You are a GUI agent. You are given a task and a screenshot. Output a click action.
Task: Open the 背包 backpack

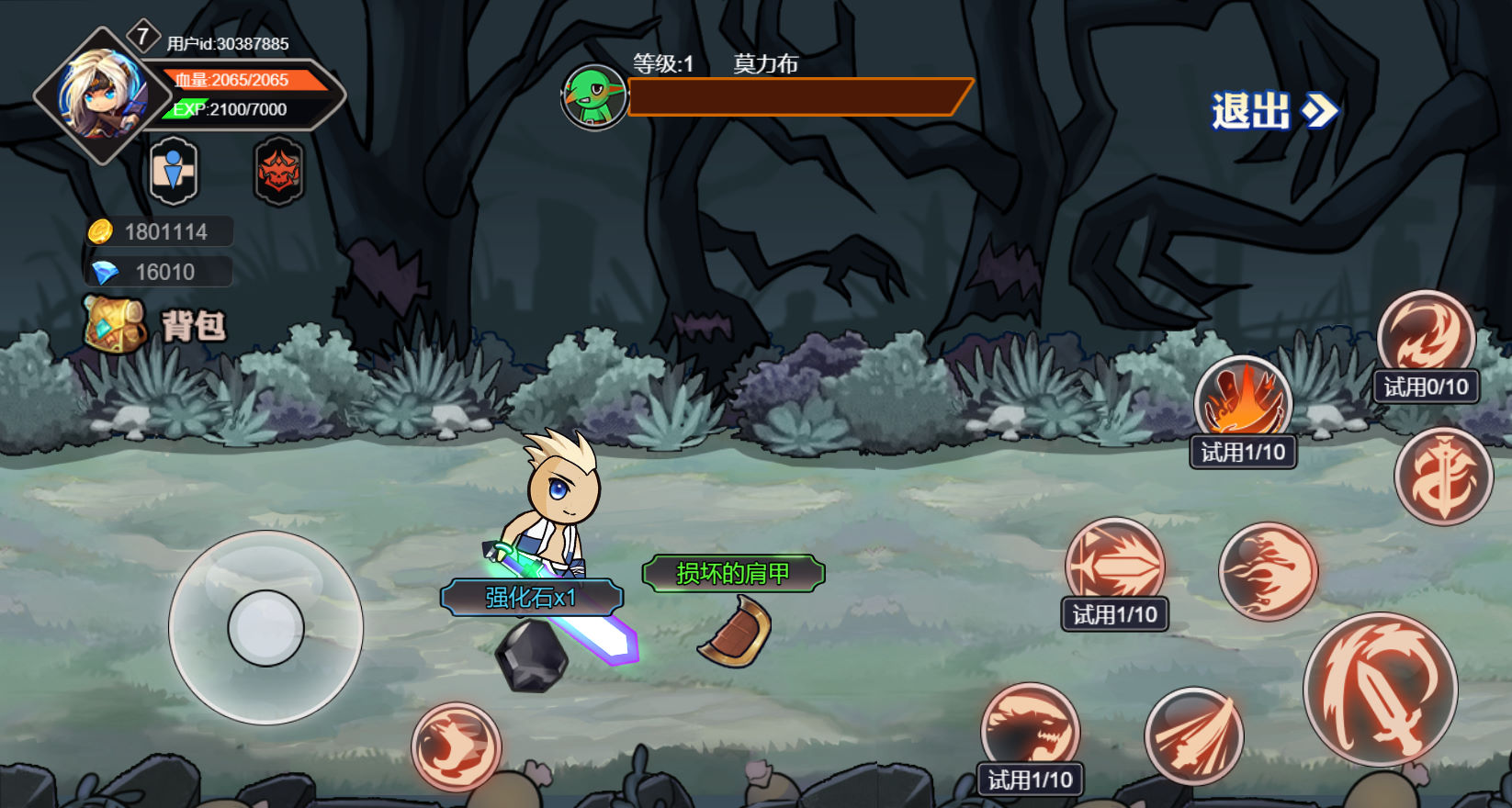pos(154,324)
